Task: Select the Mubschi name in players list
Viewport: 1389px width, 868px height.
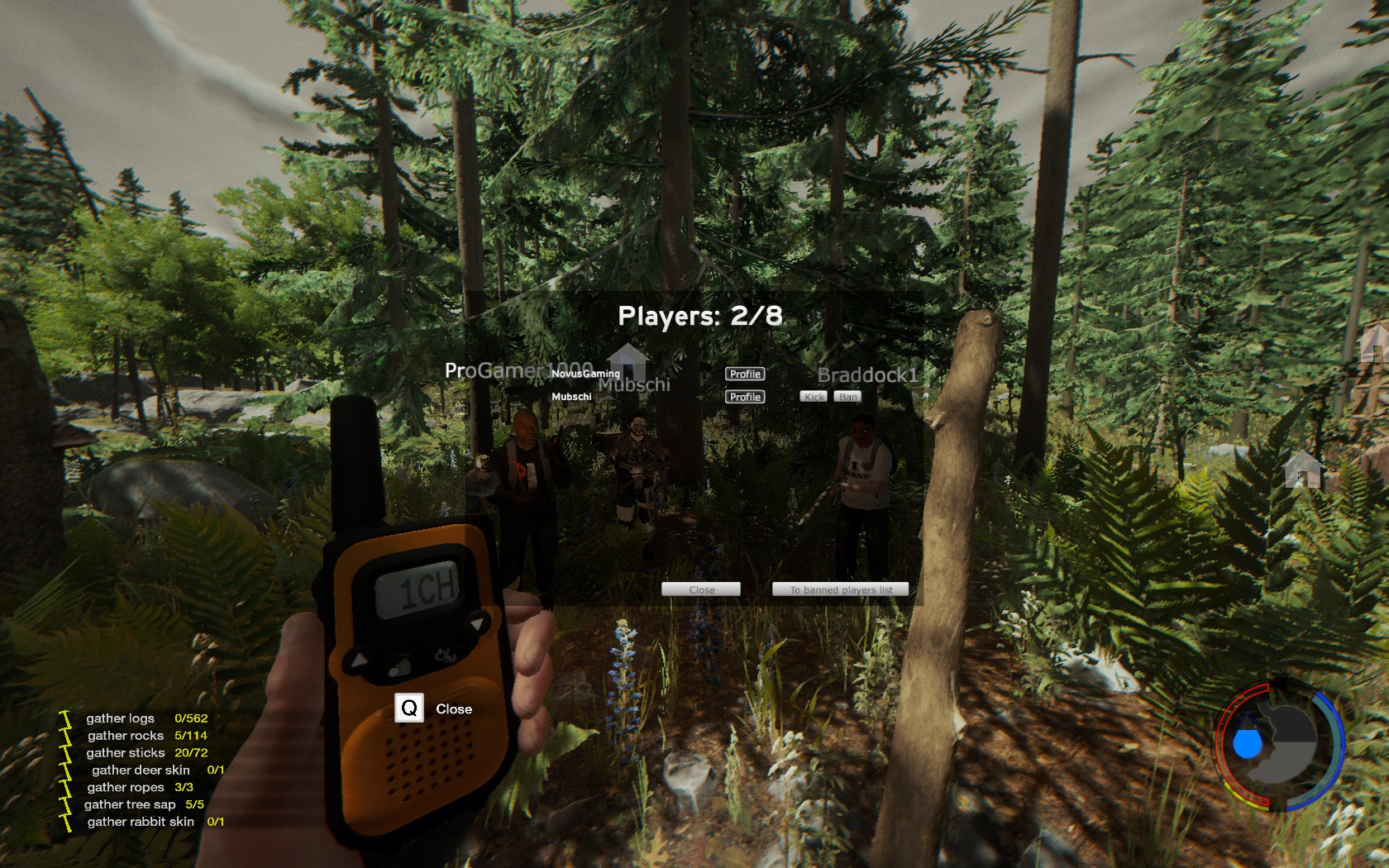Action: click(x=571, y=397)
